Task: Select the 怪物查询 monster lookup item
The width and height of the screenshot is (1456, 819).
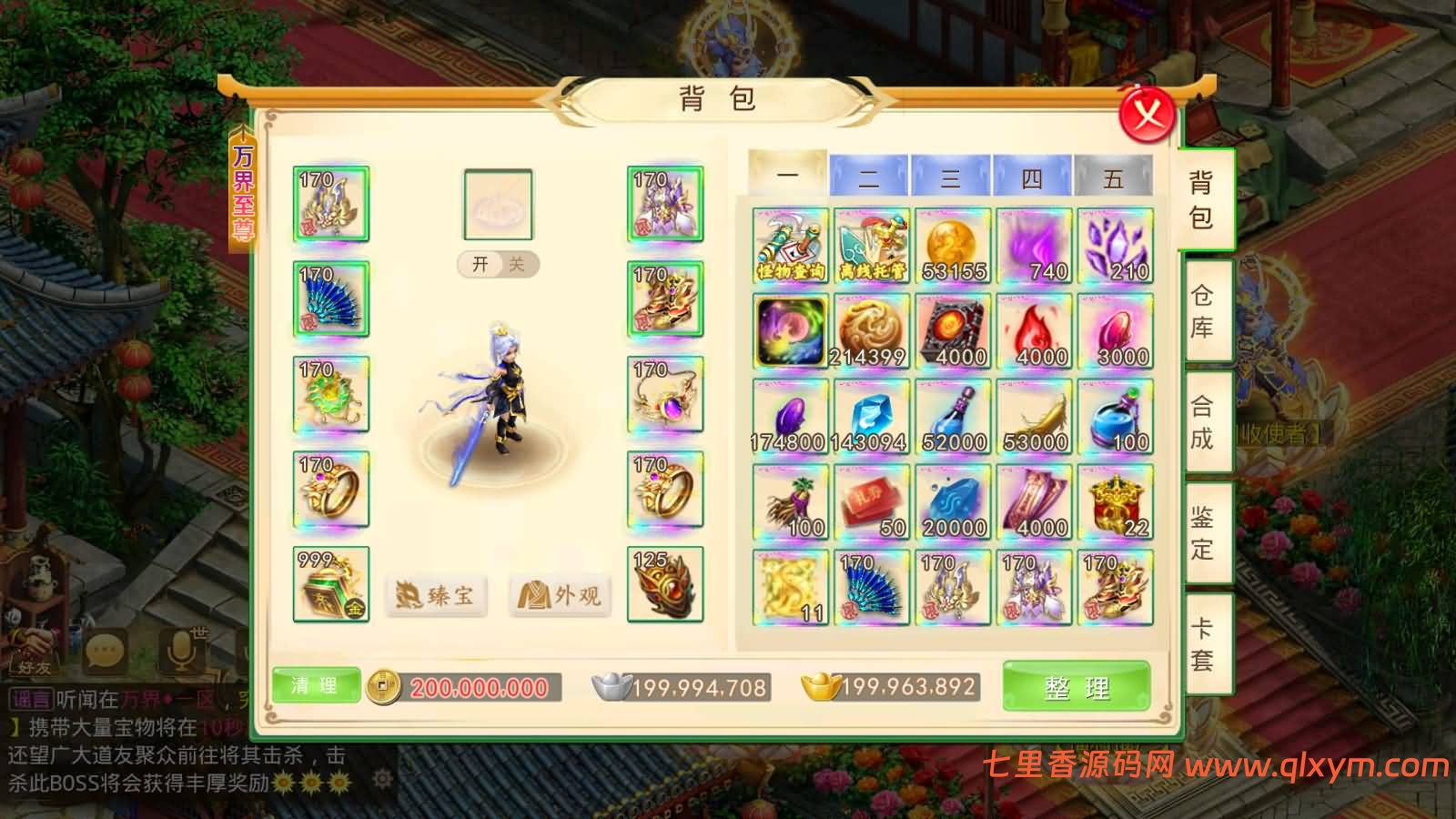Action: point(791,246)
